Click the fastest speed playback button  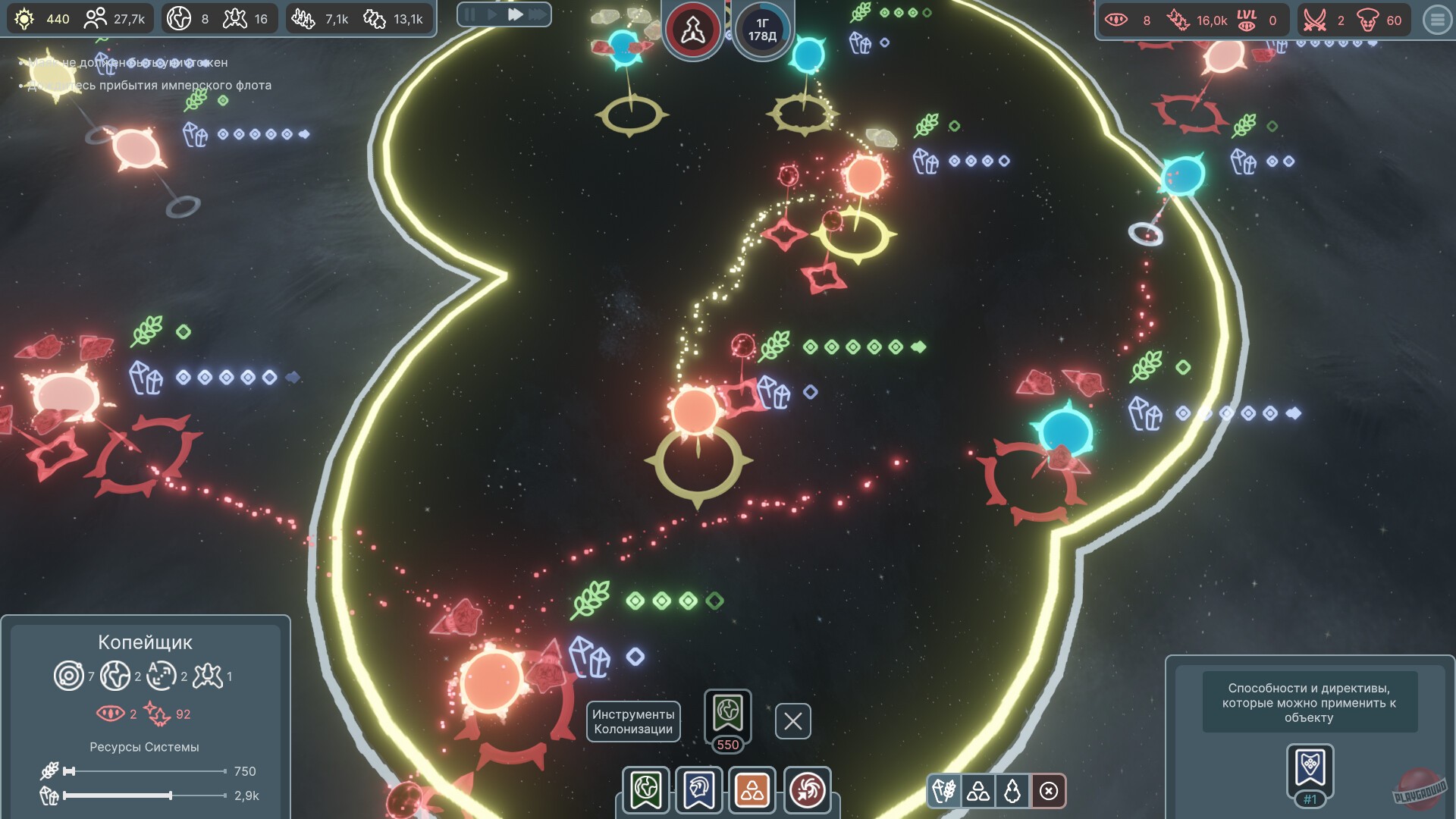click(x=538, y=14)
